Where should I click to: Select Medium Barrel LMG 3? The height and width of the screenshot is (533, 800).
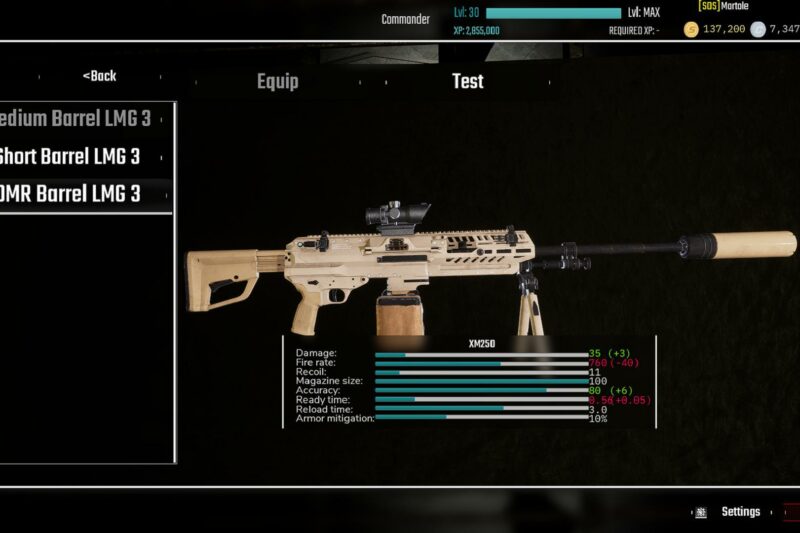point(78,119)
